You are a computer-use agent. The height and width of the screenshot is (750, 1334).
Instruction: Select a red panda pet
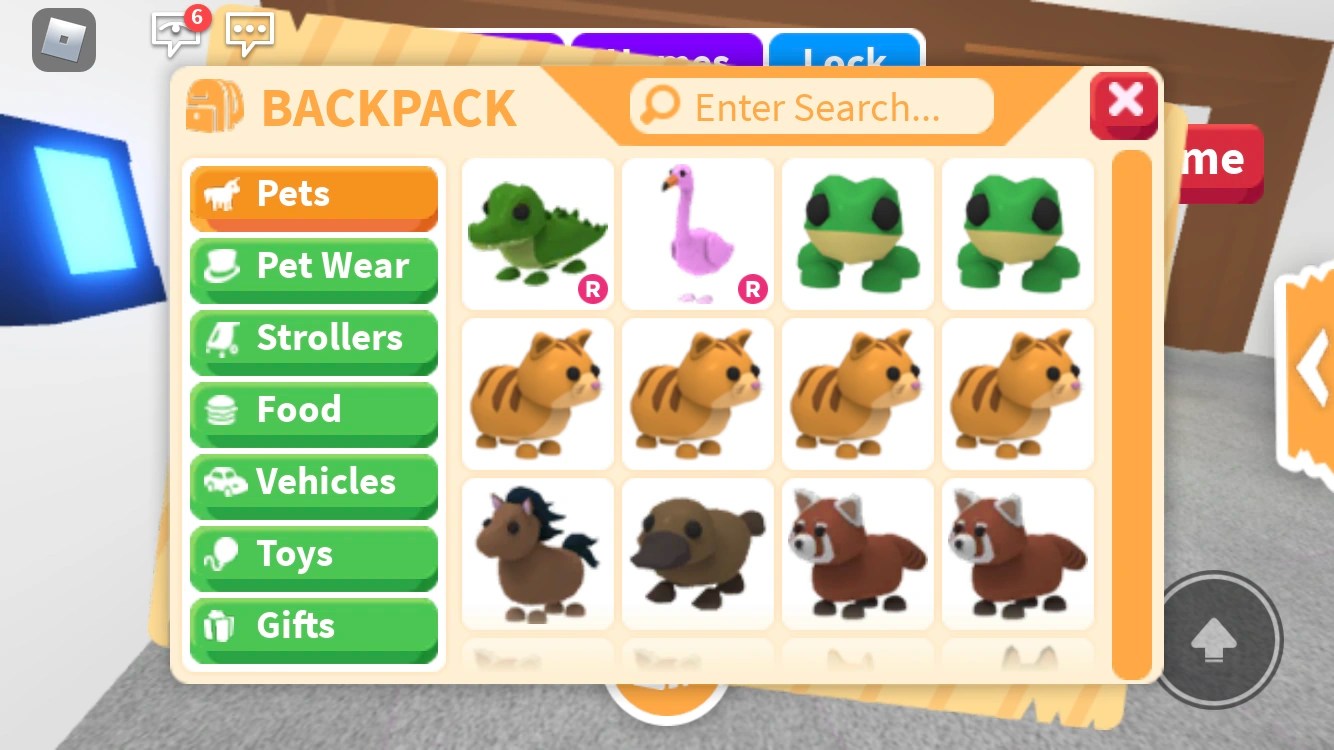[x=857, y=552]
